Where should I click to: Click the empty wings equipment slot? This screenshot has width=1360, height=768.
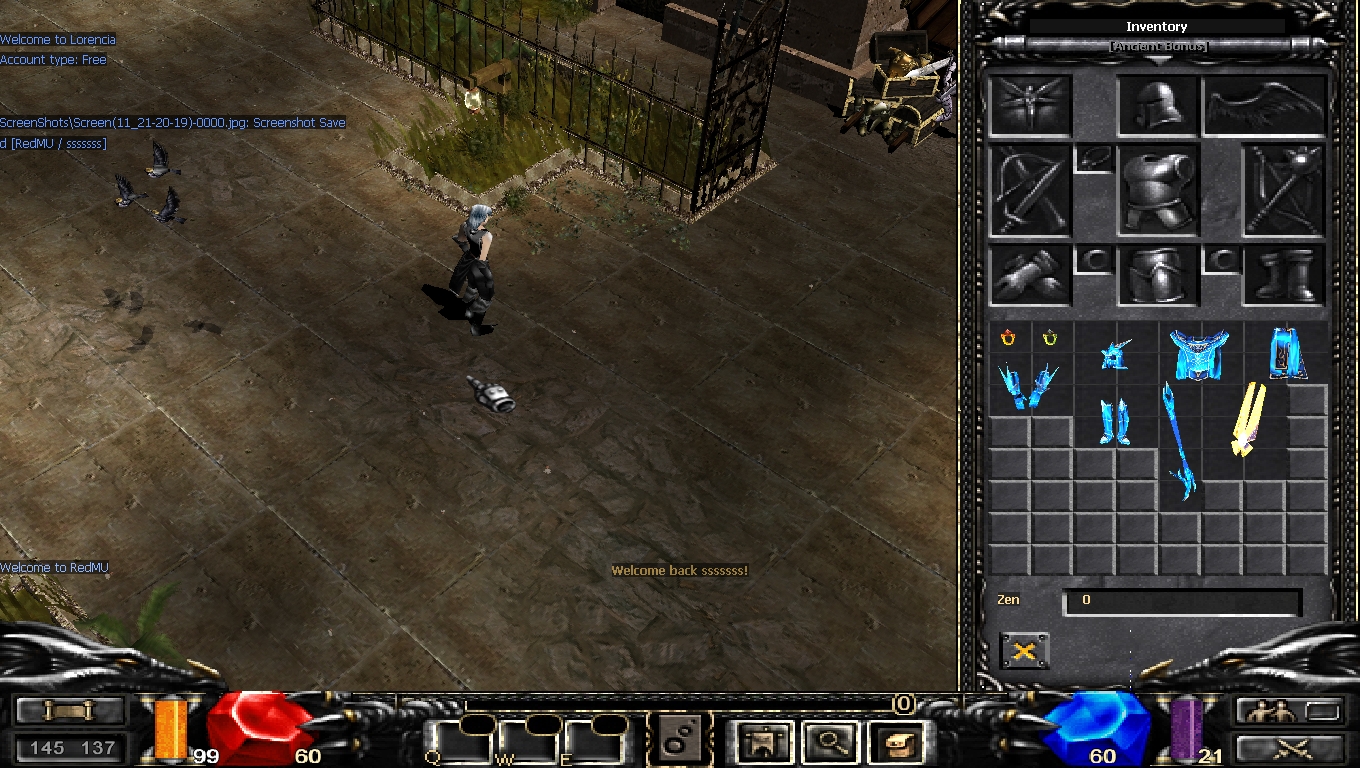tap(1264, 107)
